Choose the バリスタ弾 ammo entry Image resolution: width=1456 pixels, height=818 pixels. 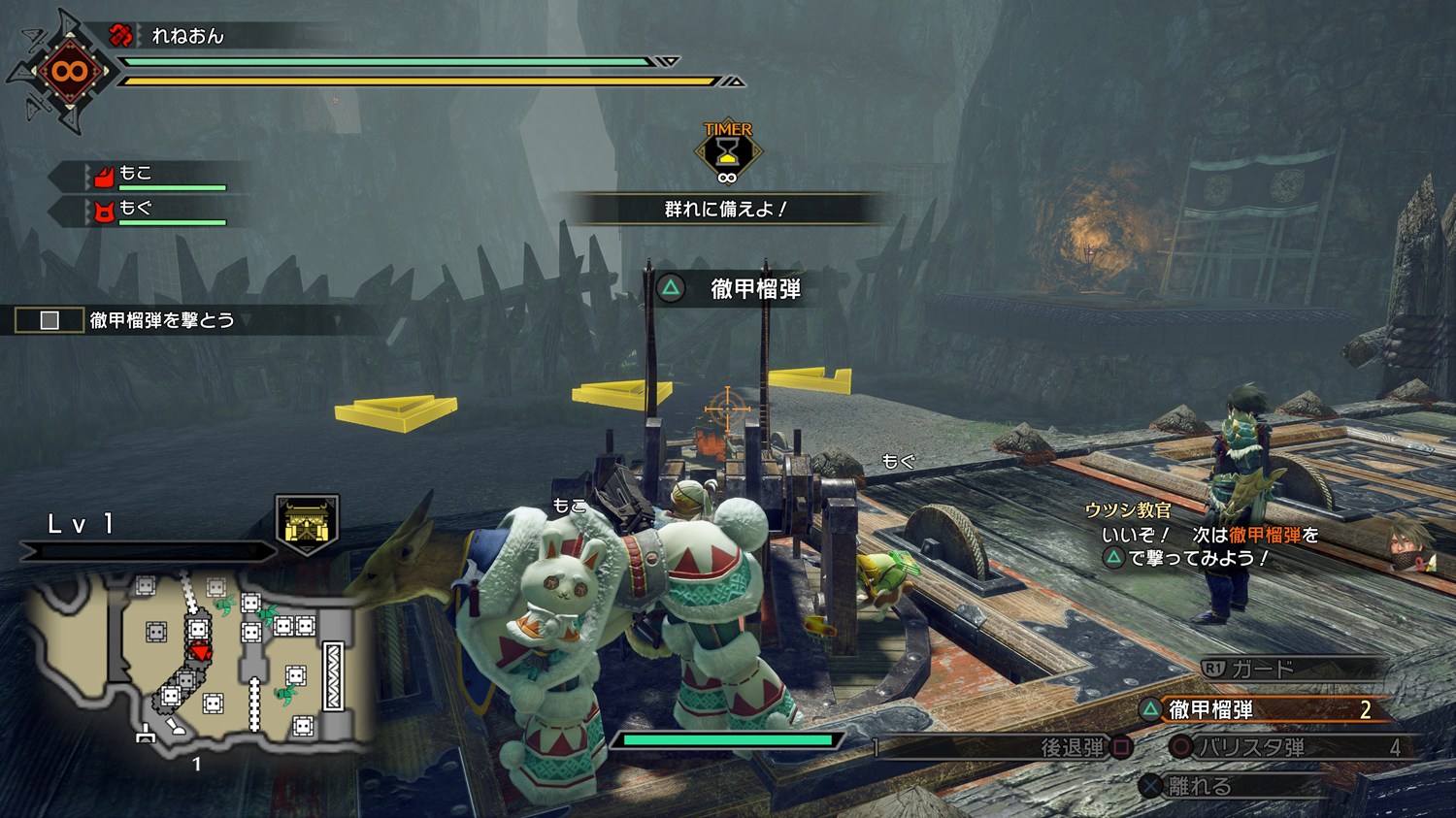point(1281,747)
